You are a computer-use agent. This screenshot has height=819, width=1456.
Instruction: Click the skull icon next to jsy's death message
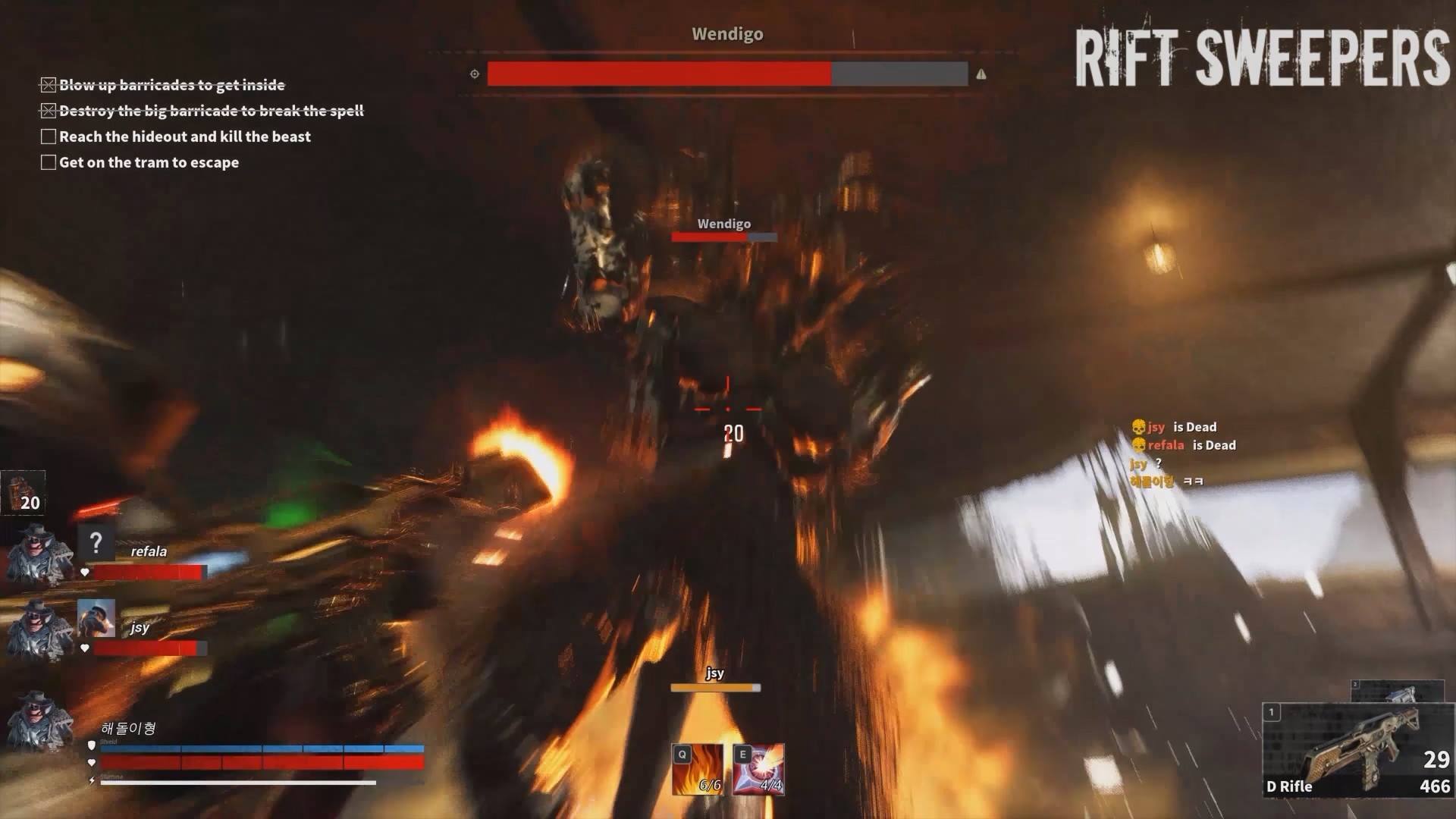1137,427
